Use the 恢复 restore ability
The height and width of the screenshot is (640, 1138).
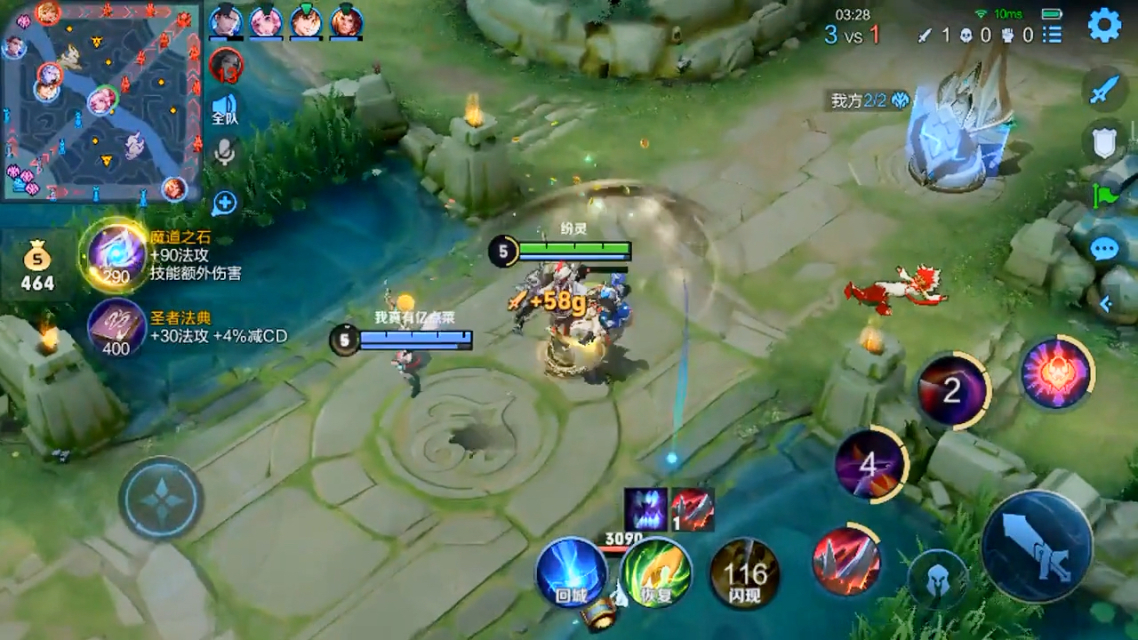(x=655, y=572)
